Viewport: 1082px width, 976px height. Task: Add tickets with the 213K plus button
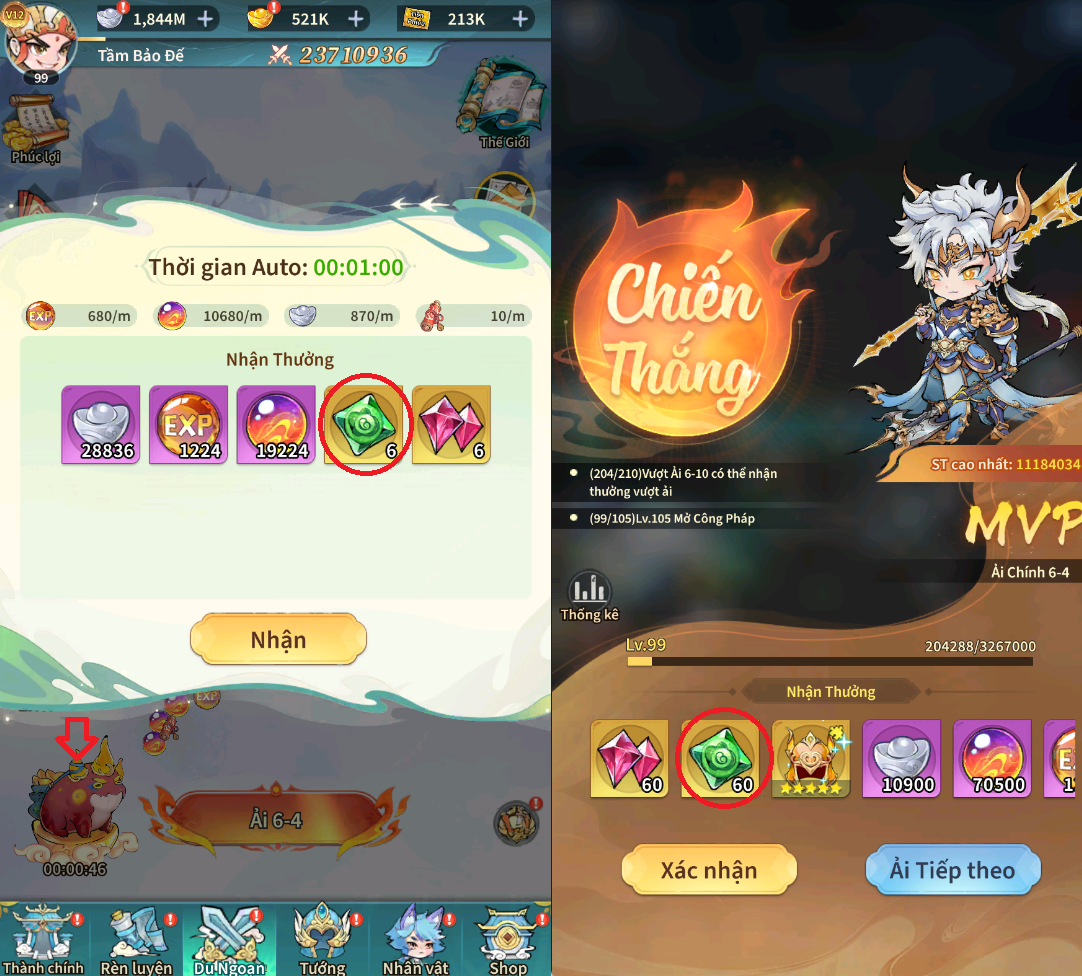click(x=520, y=19)
